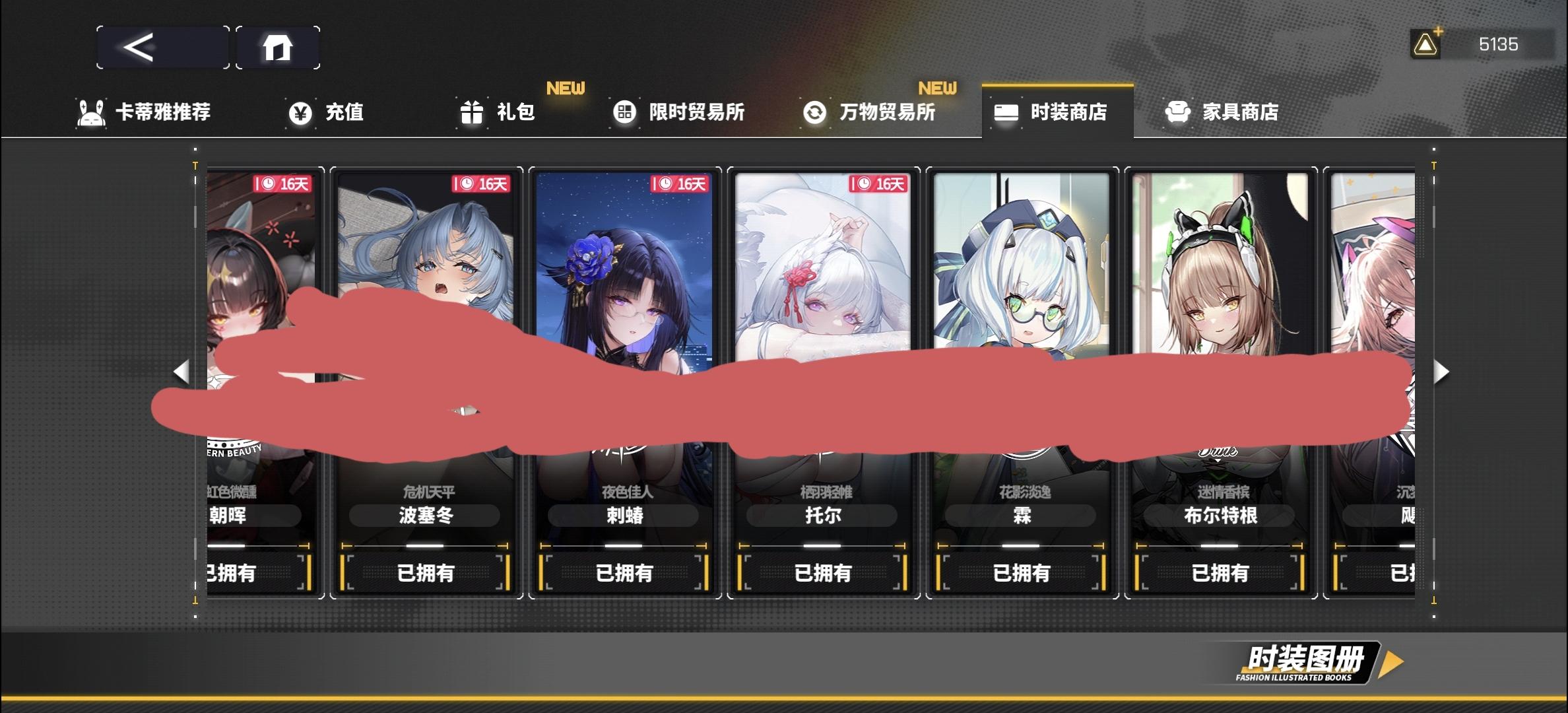Select the 卡蒂雅推荐 tab

coord(147,112)
